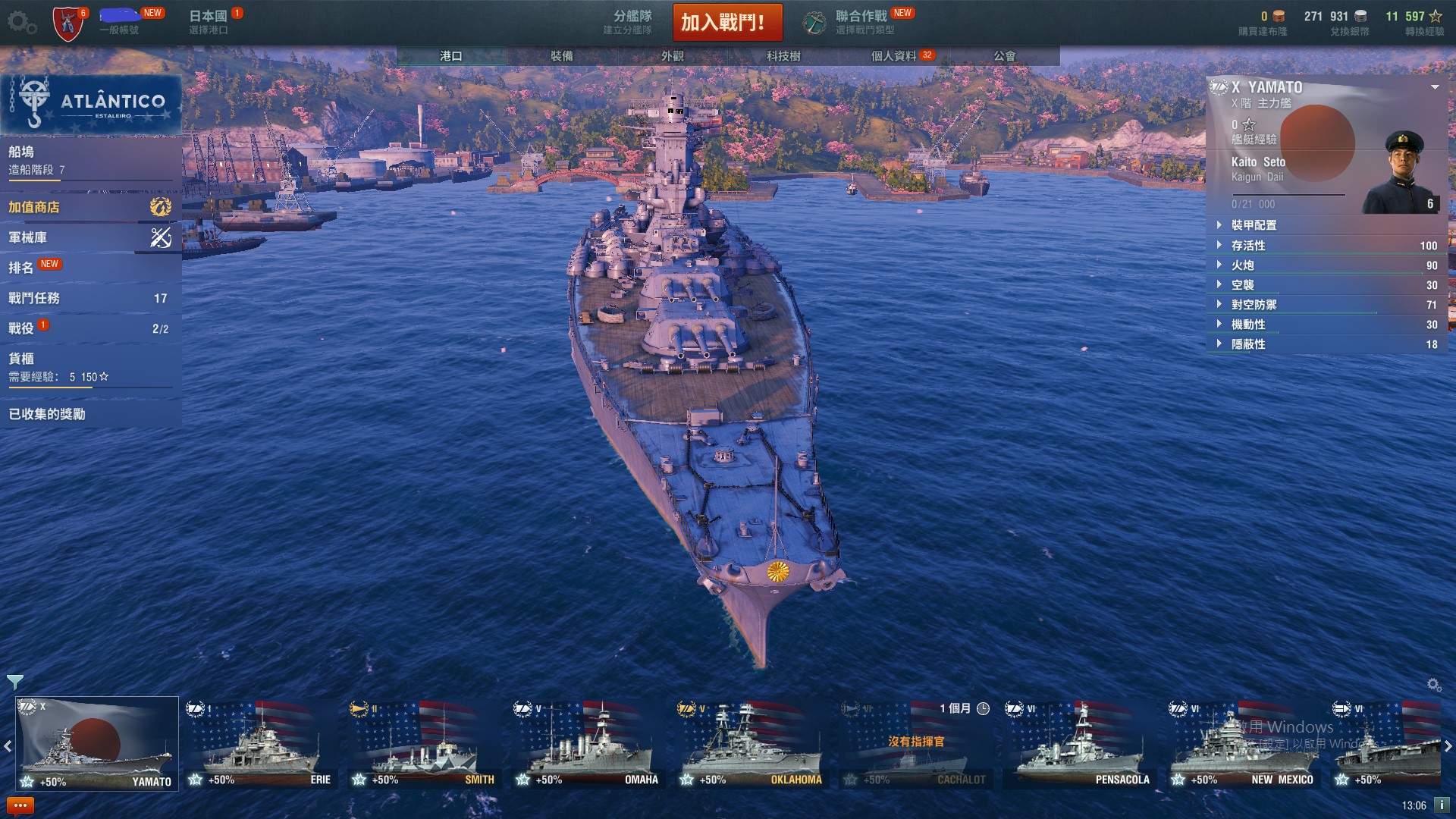The image size is (1456, 819).
Task: Open the 公會 clan tab
Action: pos(1004,56)
